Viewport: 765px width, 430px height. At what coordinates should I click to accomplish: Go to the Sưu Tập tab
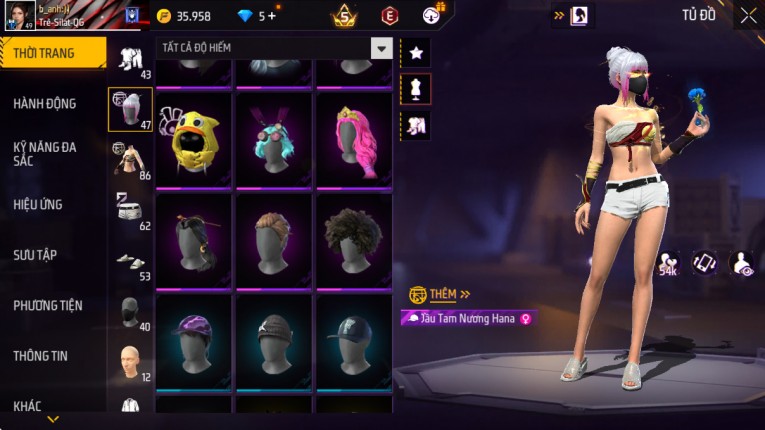[x=35, y=255]
